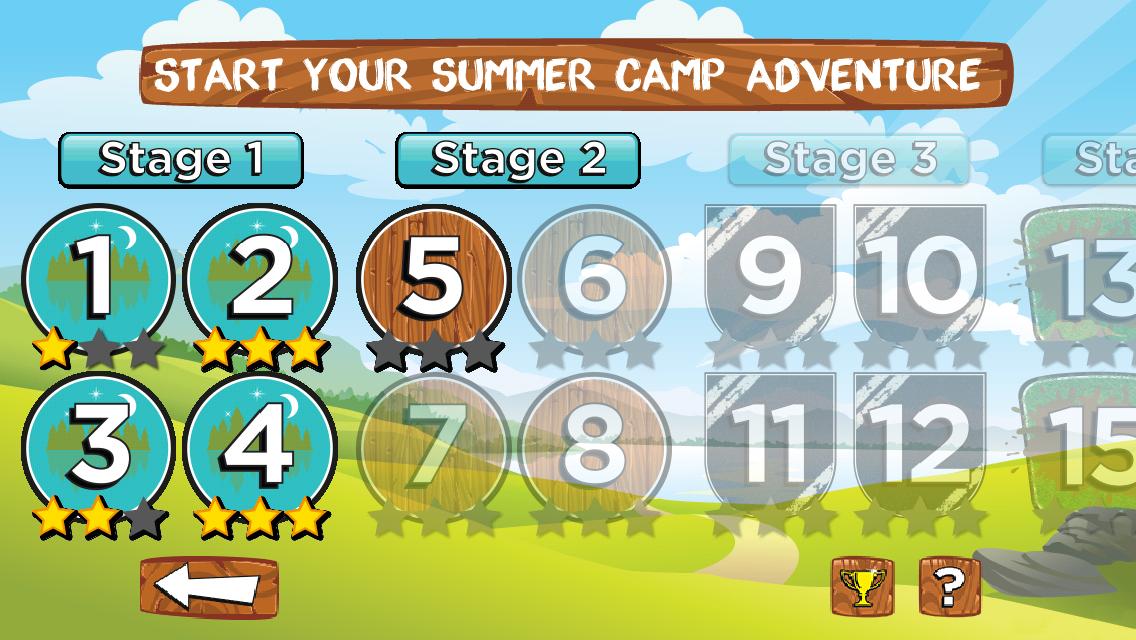Click locked level 8
This screenshot has width=1136, height=640.
tap(595, 447)
